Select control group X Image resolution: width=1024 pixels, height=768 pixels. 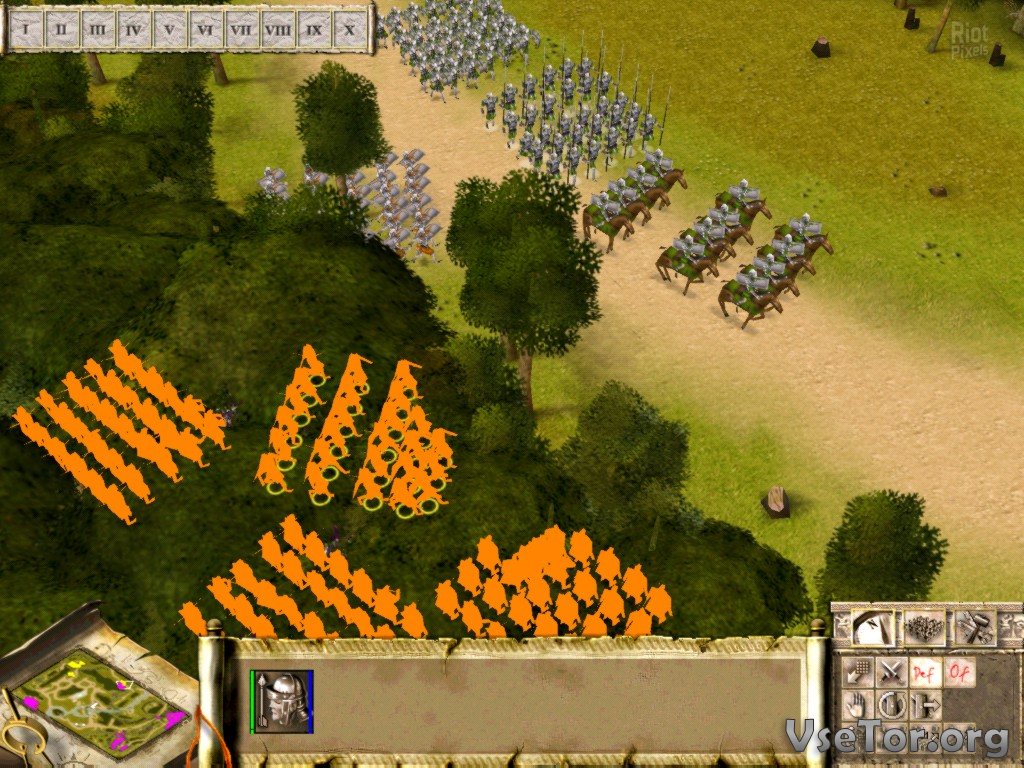point(349,28)
